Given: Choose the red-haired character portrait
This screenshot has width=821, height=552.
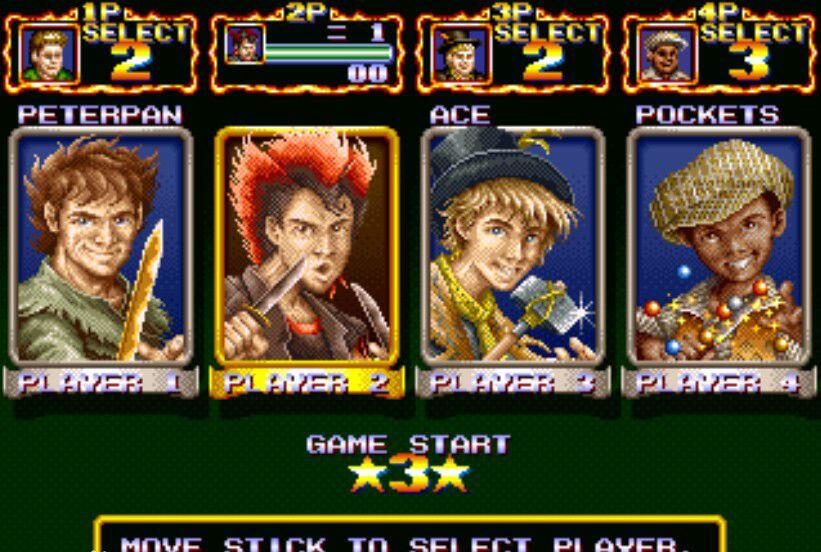Looking at the screenshot, I should (307, 247).
